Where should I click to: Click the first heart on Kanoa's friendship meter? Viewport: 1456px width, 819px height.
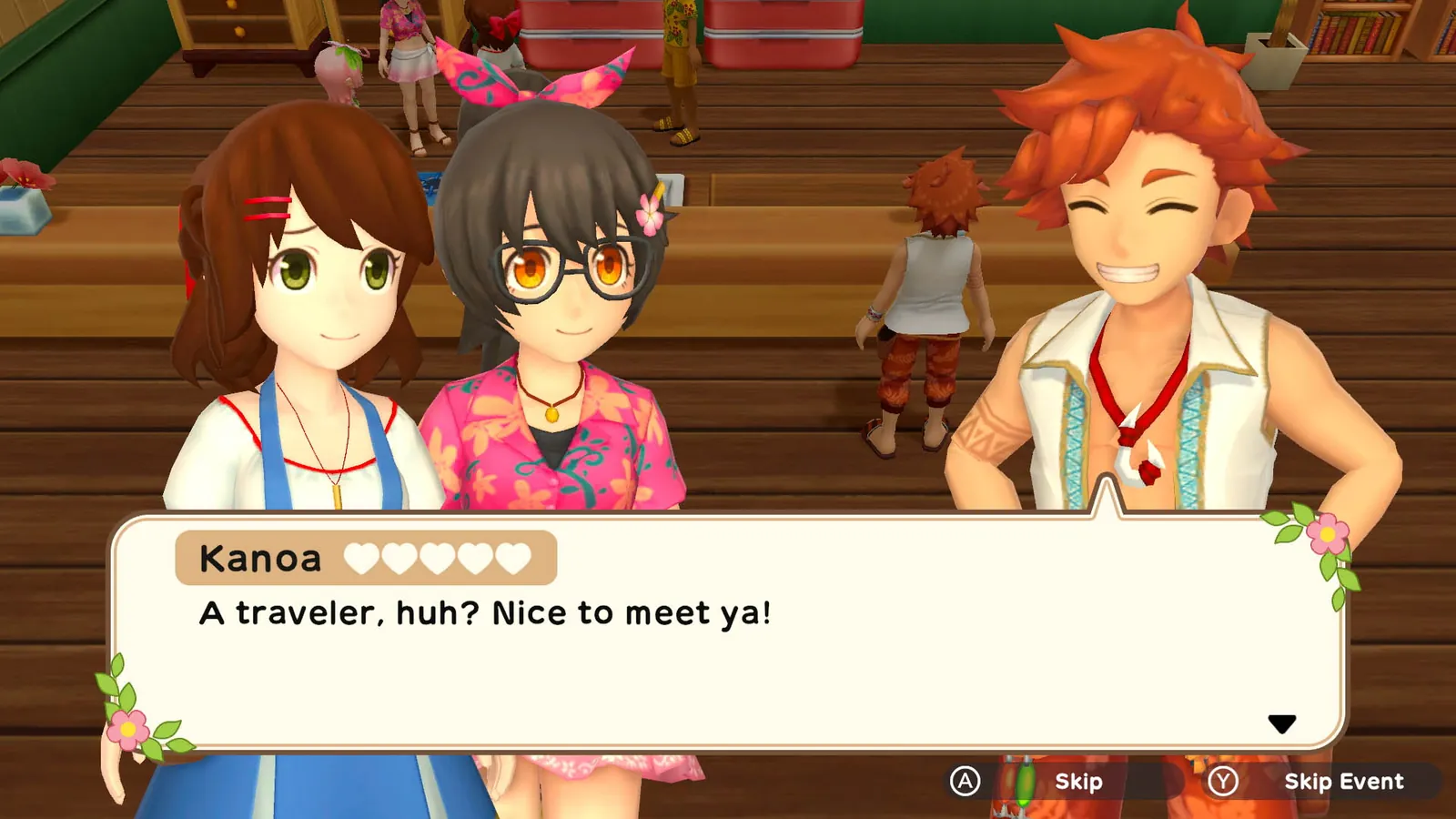(x=364, y=558)
